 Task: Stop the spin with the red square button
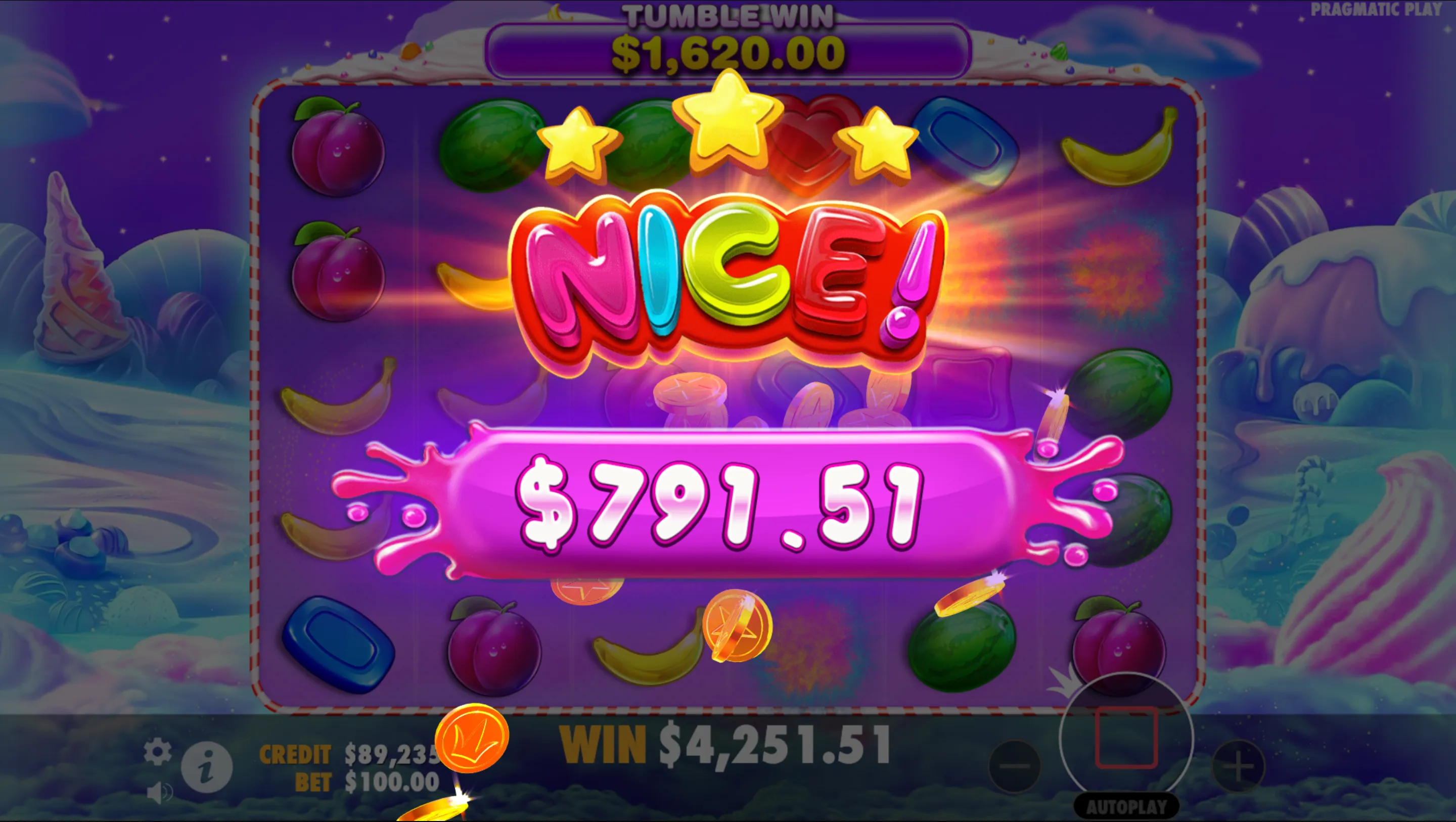coord(1126,737)
